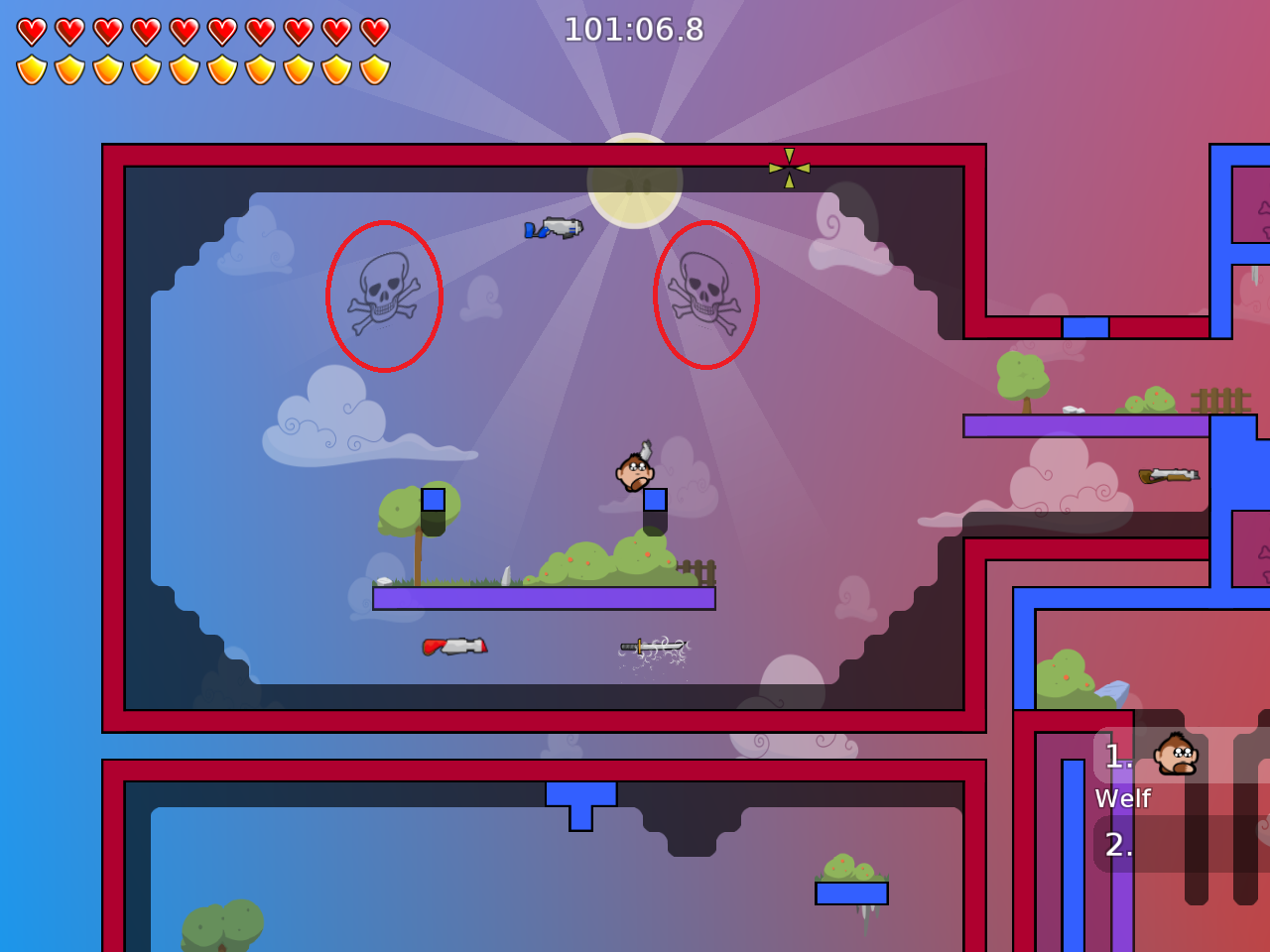Click the match timer reading 101:06.8

pyautogui.click(x=635, y=30)
